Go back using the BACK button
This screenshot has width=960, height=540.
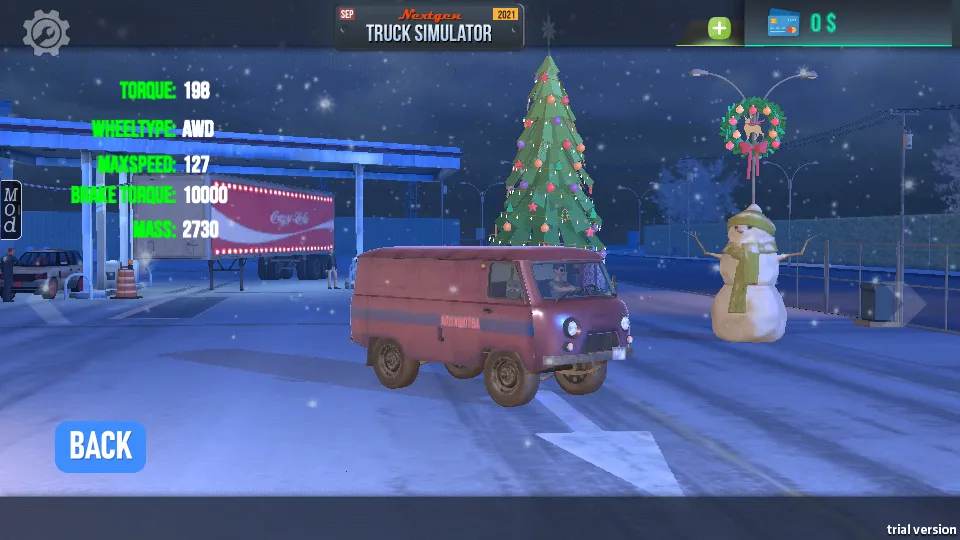click(100, 446)
